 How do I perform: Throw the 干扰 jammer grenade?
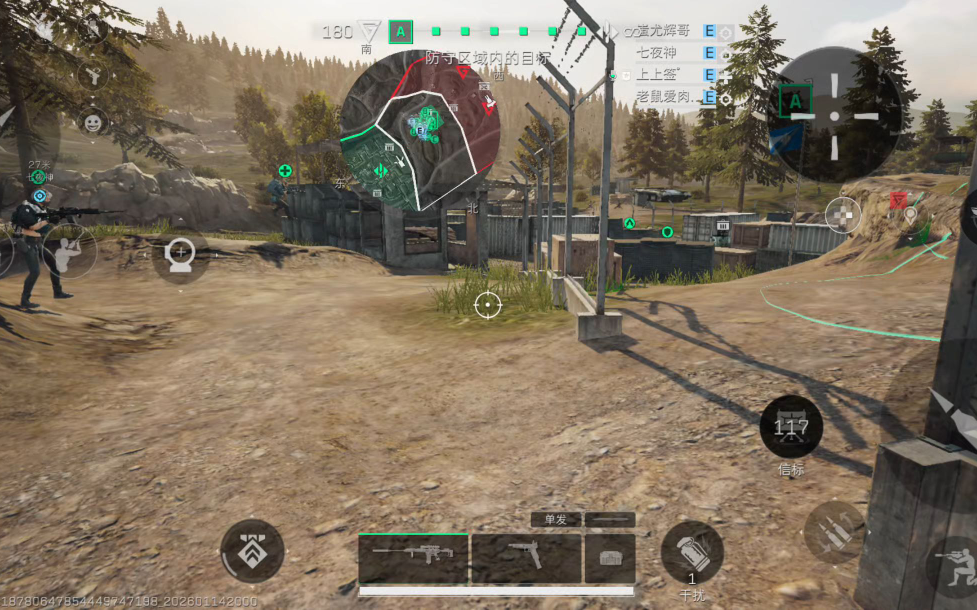click(x=691, y=552)
